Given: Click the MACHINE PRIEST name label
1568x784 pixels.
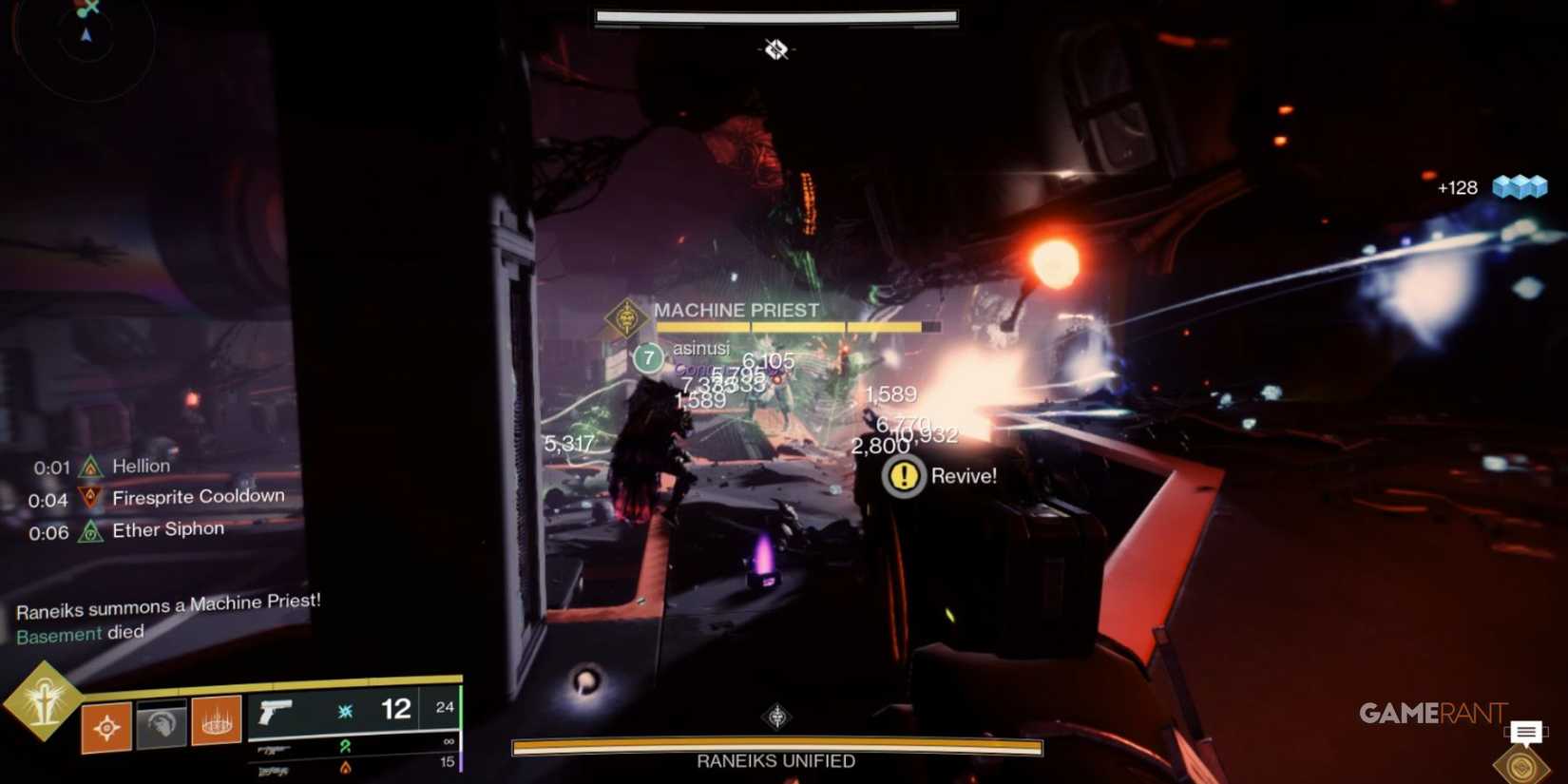Looking at the screenshot, I should [x=735, y=310].
